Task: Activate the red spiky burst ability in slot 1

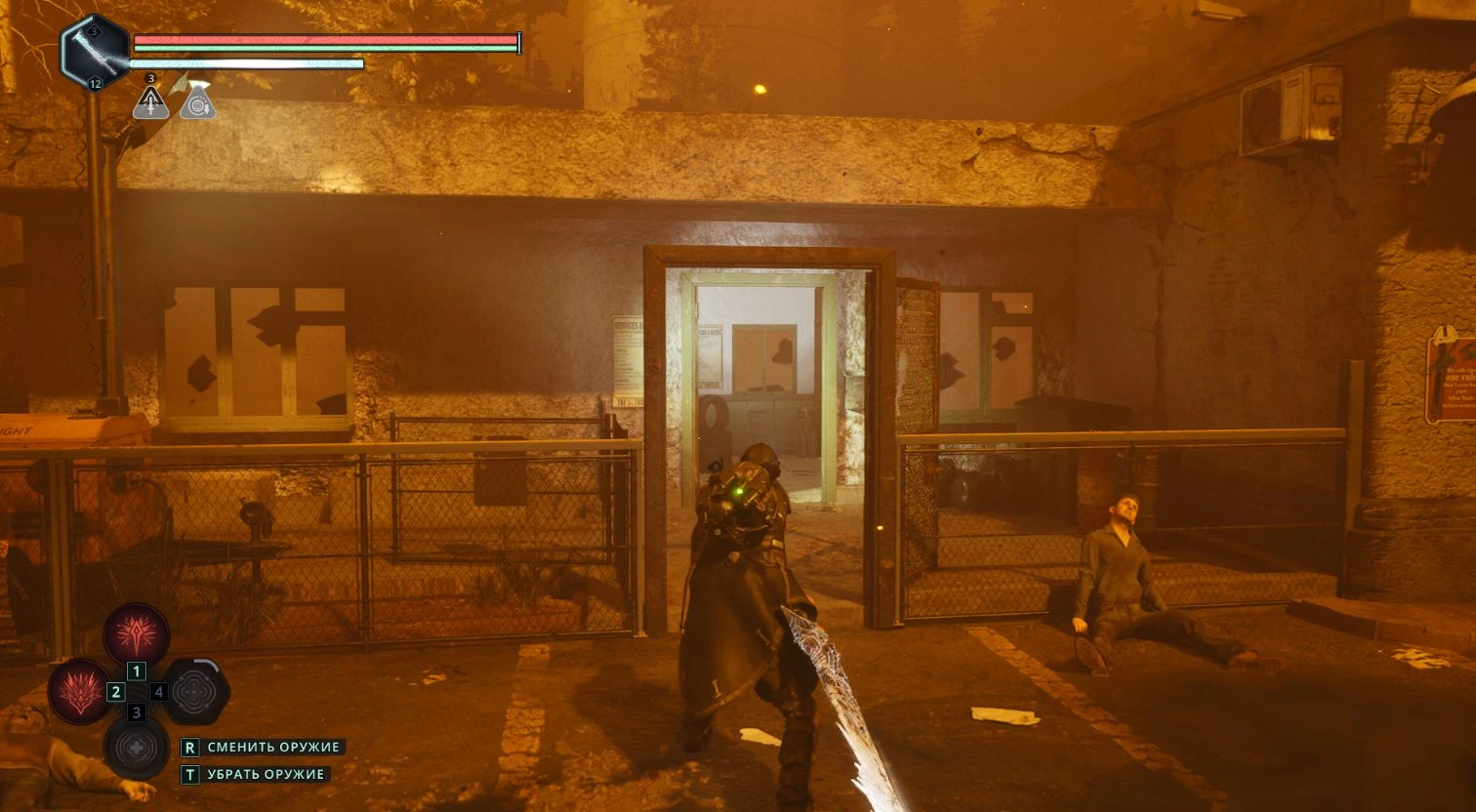Action: click(137, 634)
